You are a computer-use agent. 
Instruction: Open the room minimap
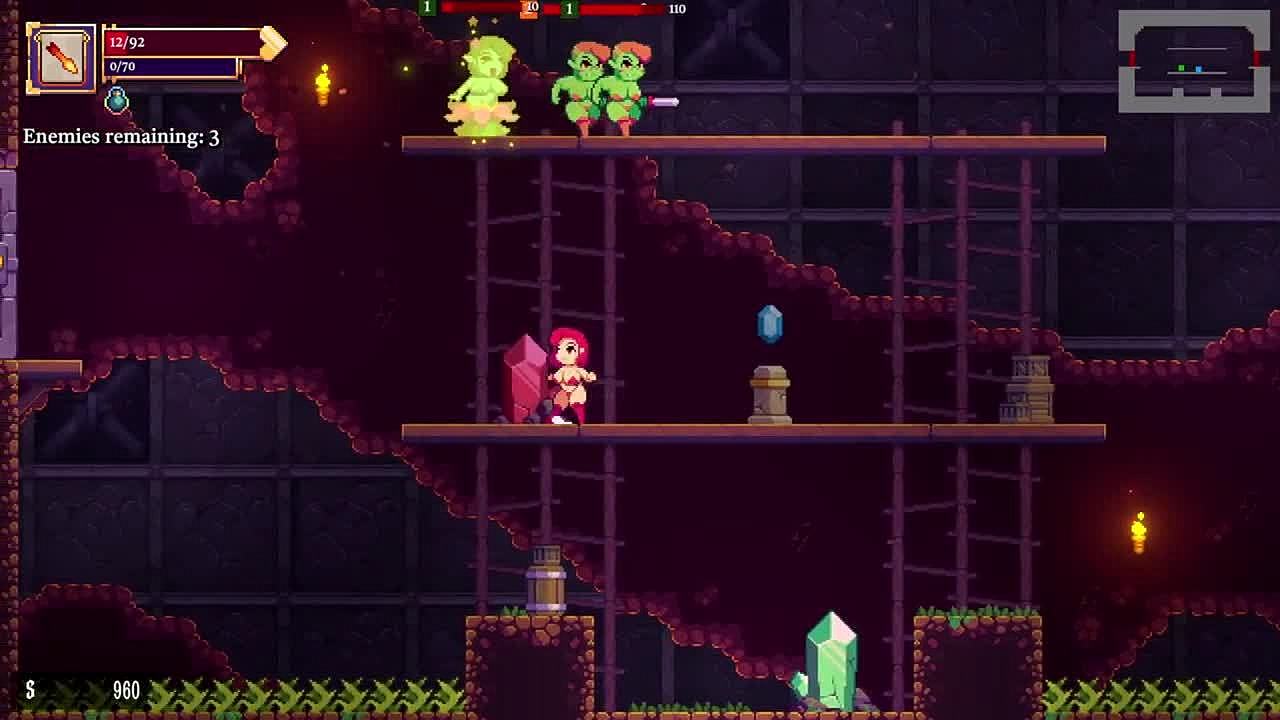[x=1193, y=62]
